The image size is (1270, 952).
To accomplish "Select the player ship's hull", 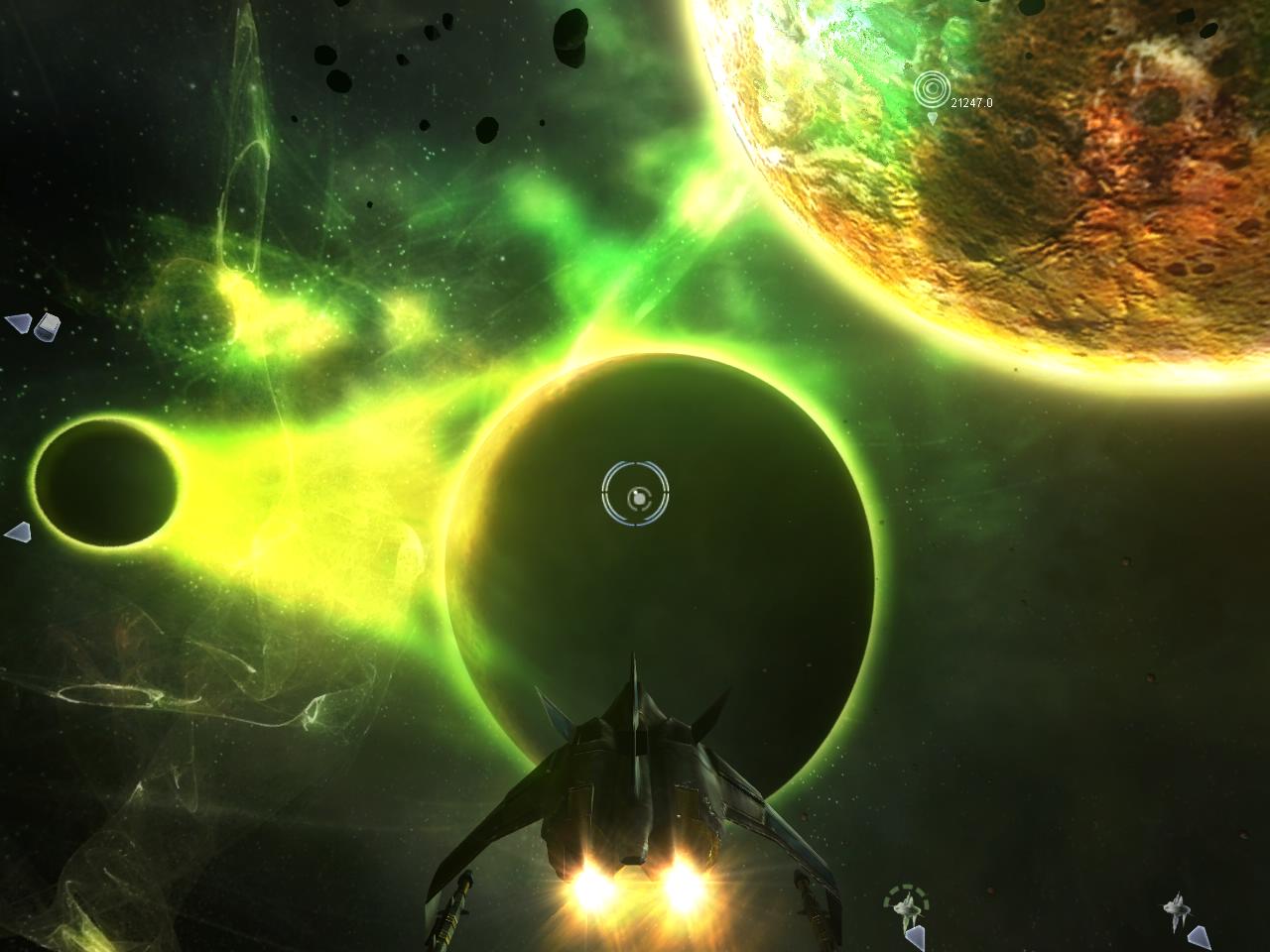I will 635,783.
